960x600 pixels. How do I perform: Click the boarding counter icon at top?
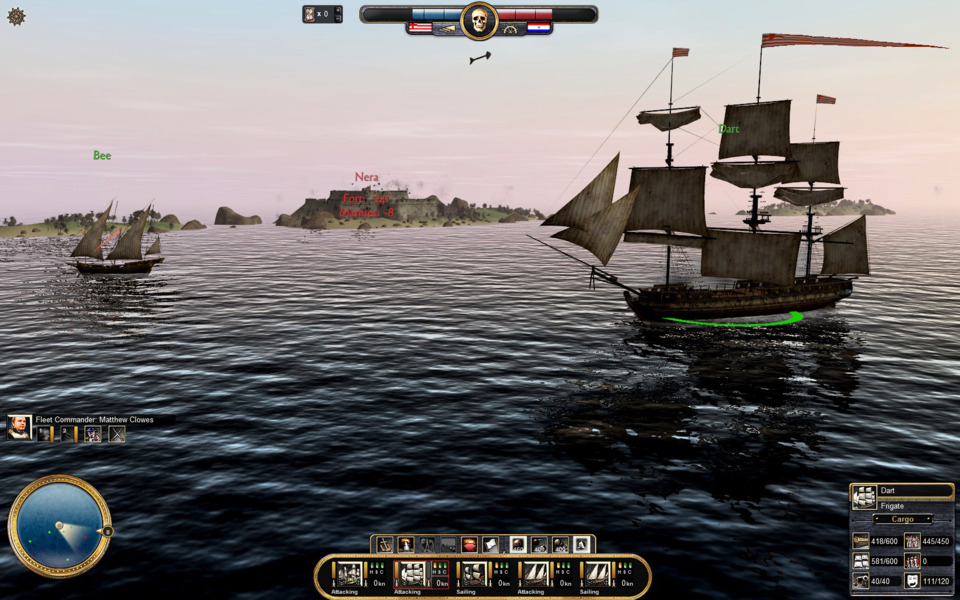tap(311, 14)
